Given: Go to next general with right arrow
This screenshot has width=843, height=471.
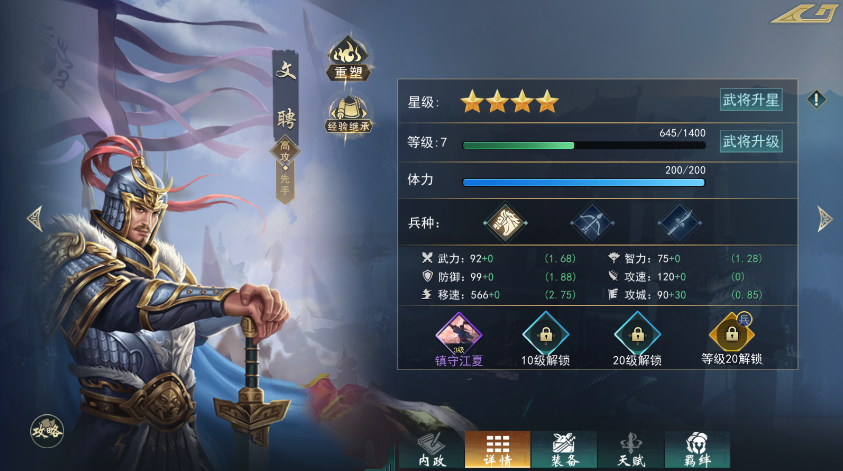Looking at the screenshot, I should (x=824, y=217).
